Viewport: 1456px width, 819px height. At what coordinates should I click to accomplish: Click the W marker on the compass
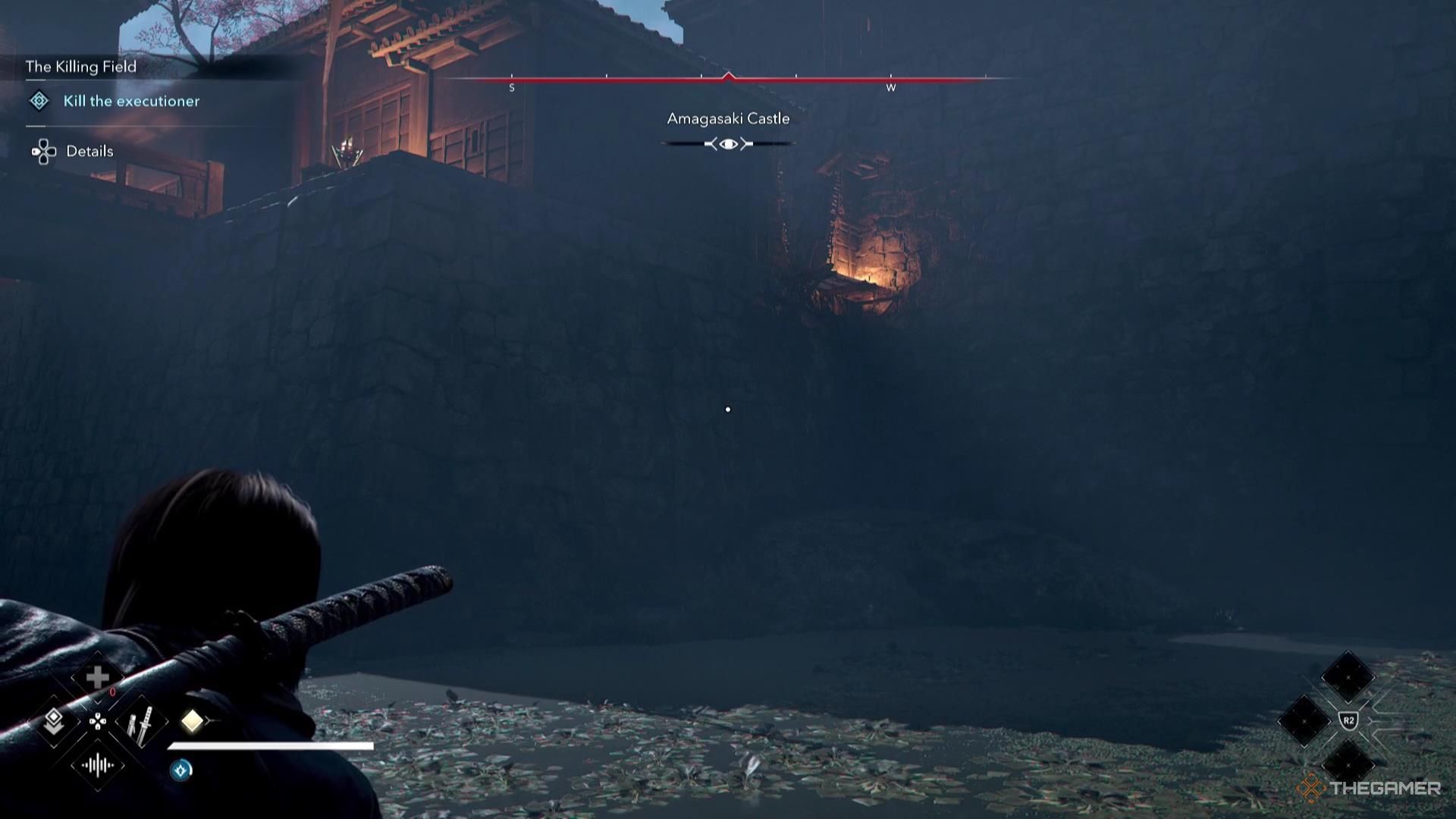[891, 88]
